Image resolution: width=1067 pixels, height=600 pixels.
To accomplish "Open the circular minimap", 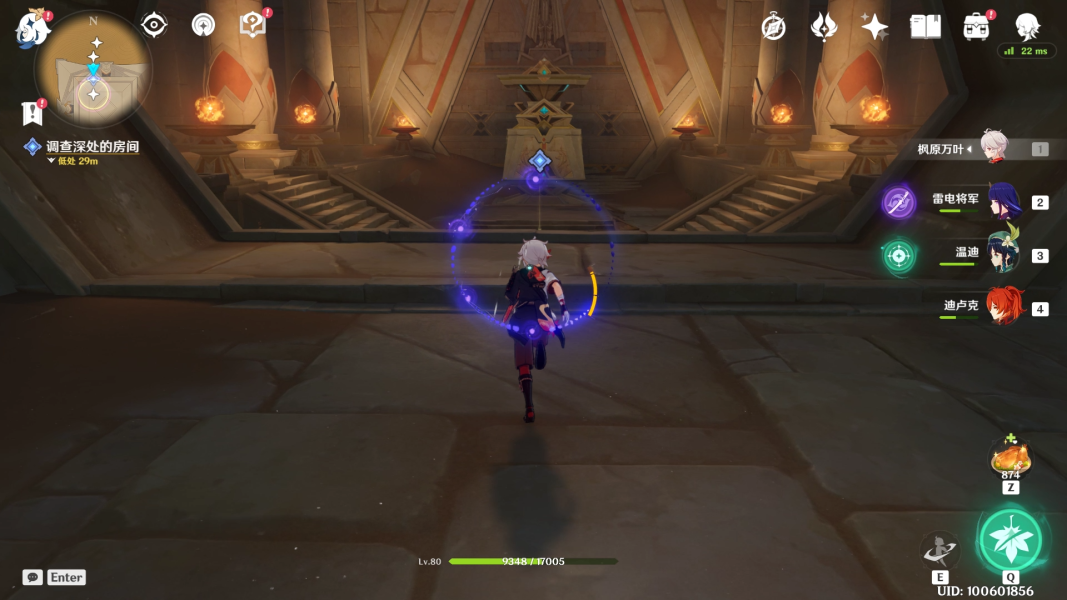I will 93,69.
